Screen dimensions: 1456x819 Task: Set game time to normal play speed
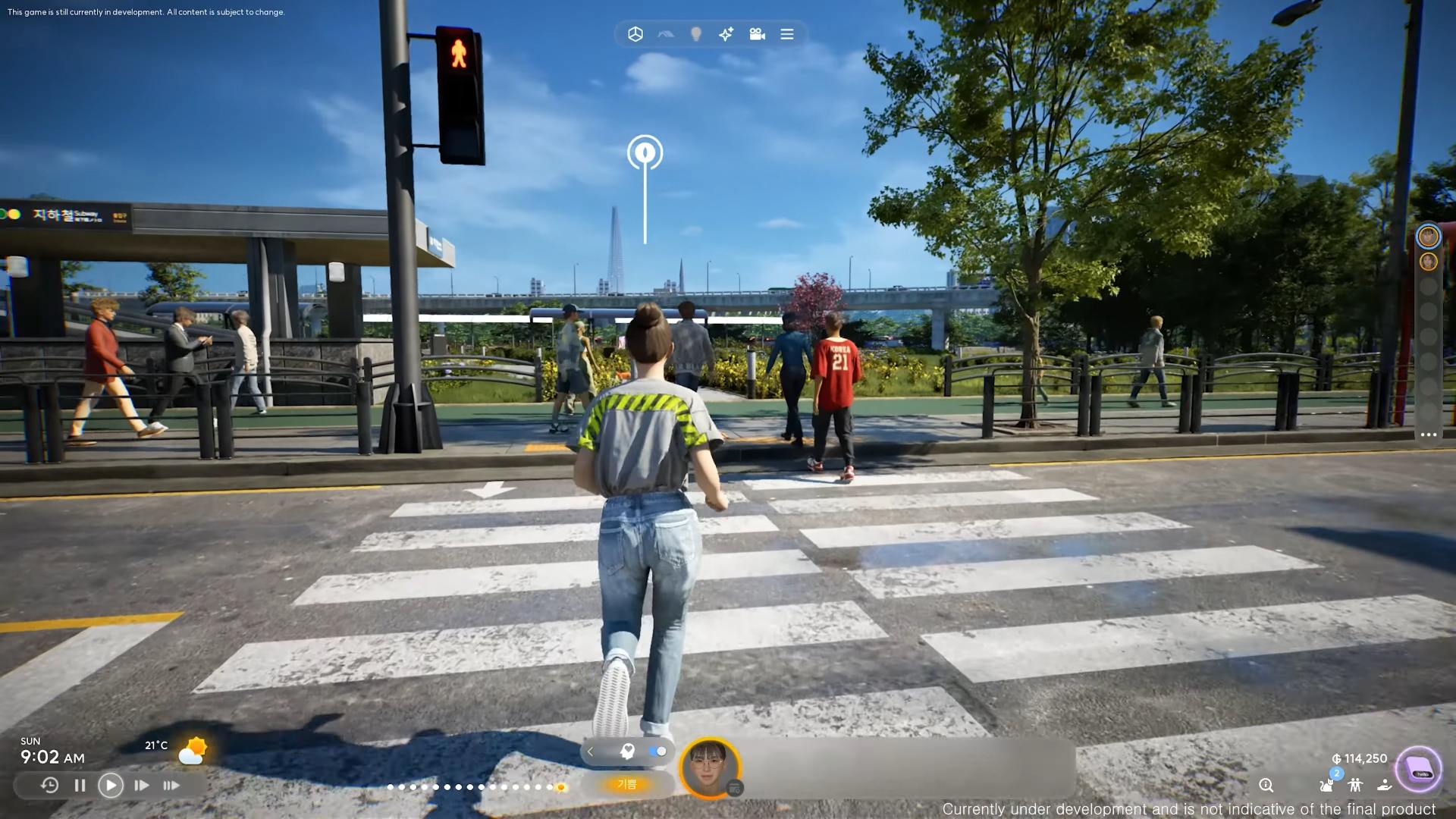(111, 786)
